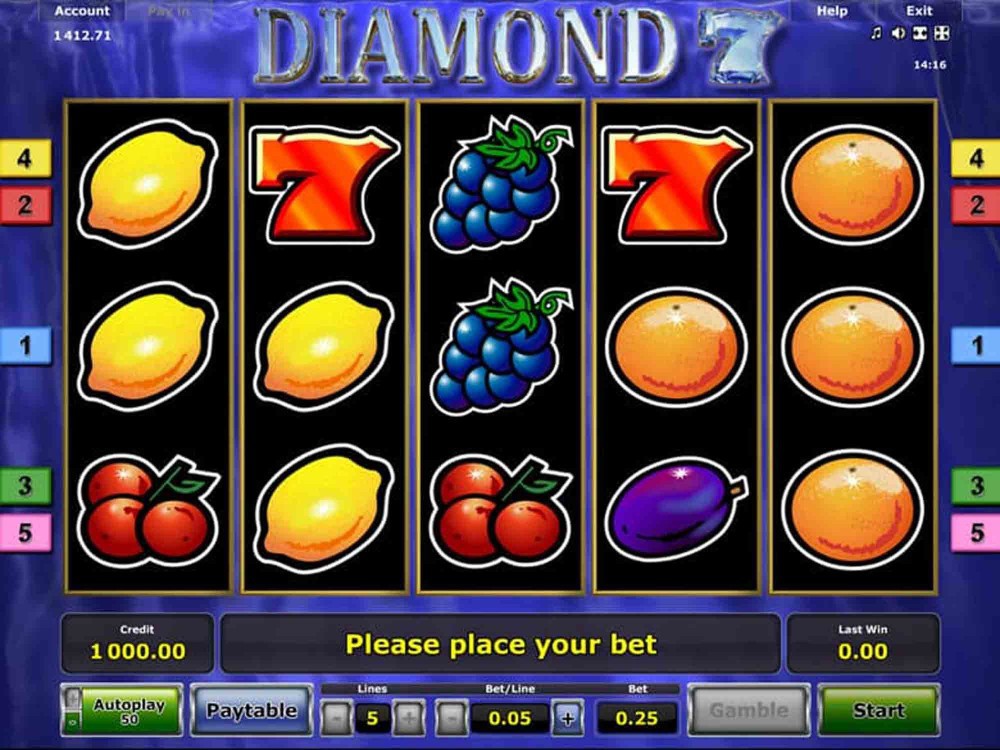Select the pink line 5 marker on the left
1000x750 pixels.
pos(25,532)
